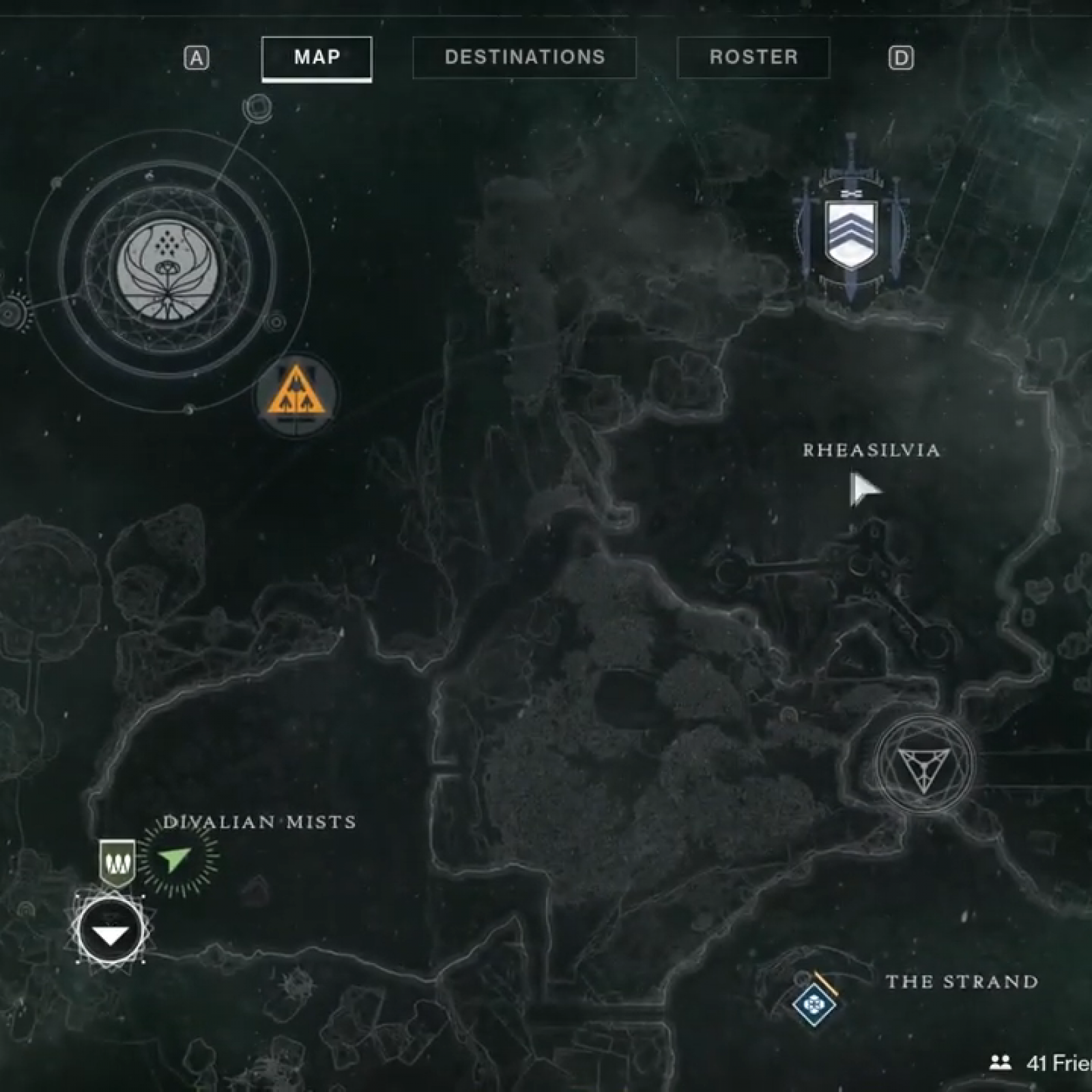The image size is (1092, 1092).
Task: Switch to the Roster tab
Action: [x=753, y=57]
